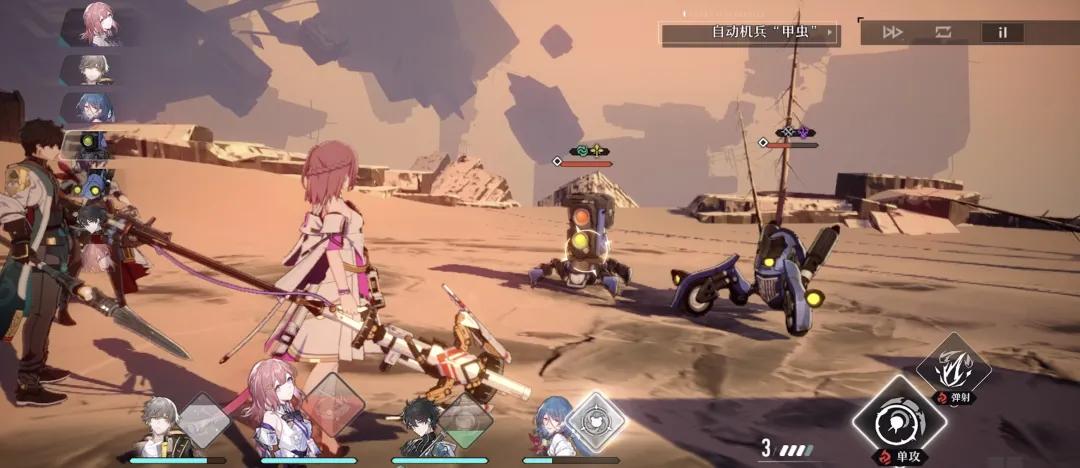Select the 弹射 skill
Image resolution: width=1080 pixels, height=468 pixels.
click(x=954, y=369)
